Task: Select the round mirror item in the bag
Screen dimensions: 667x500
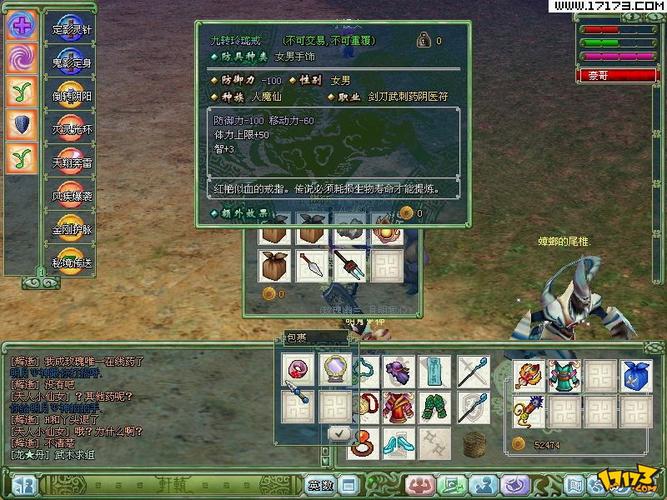Action: tap(333, 369)
